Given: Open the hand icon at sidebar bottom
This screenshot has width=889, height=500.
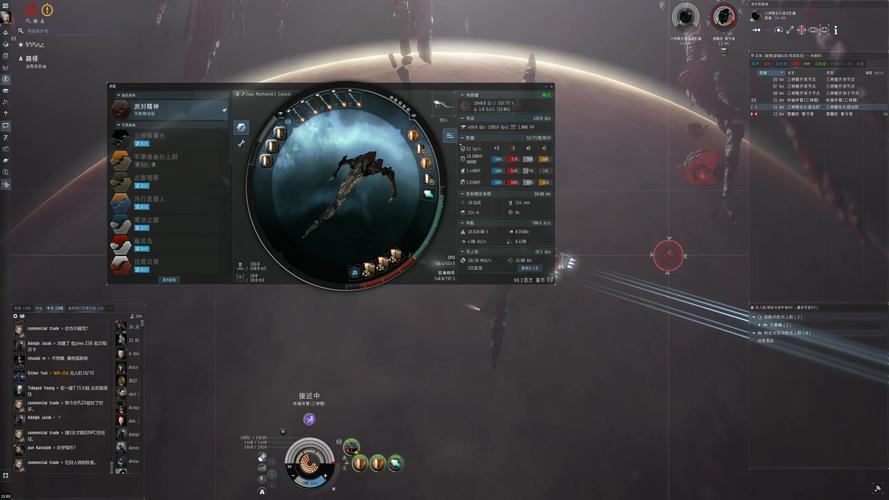Looking at the screenshot, I should (x=6, y=185).
